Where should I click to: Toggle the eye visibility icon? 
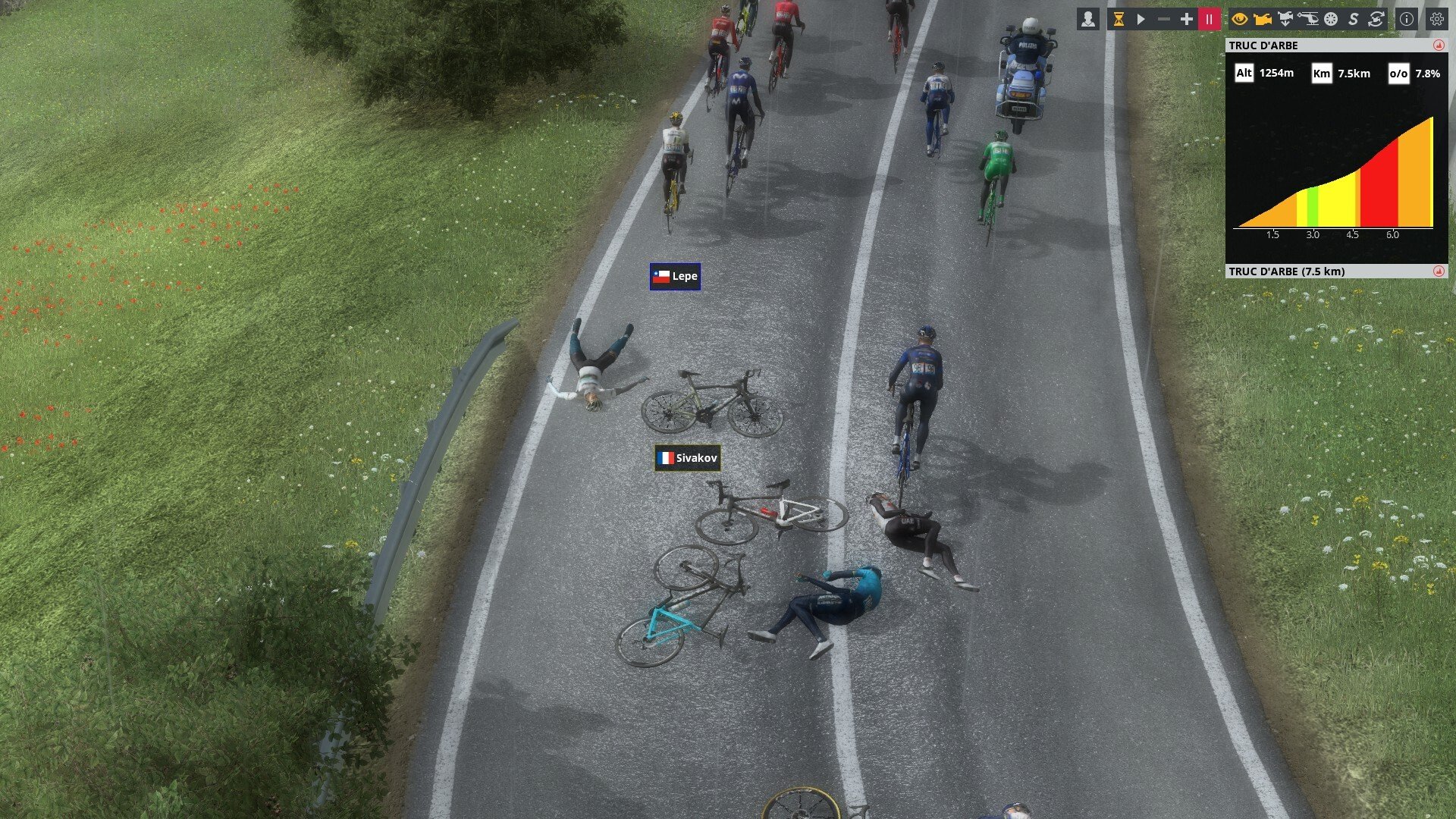(x=1240, y=20)
